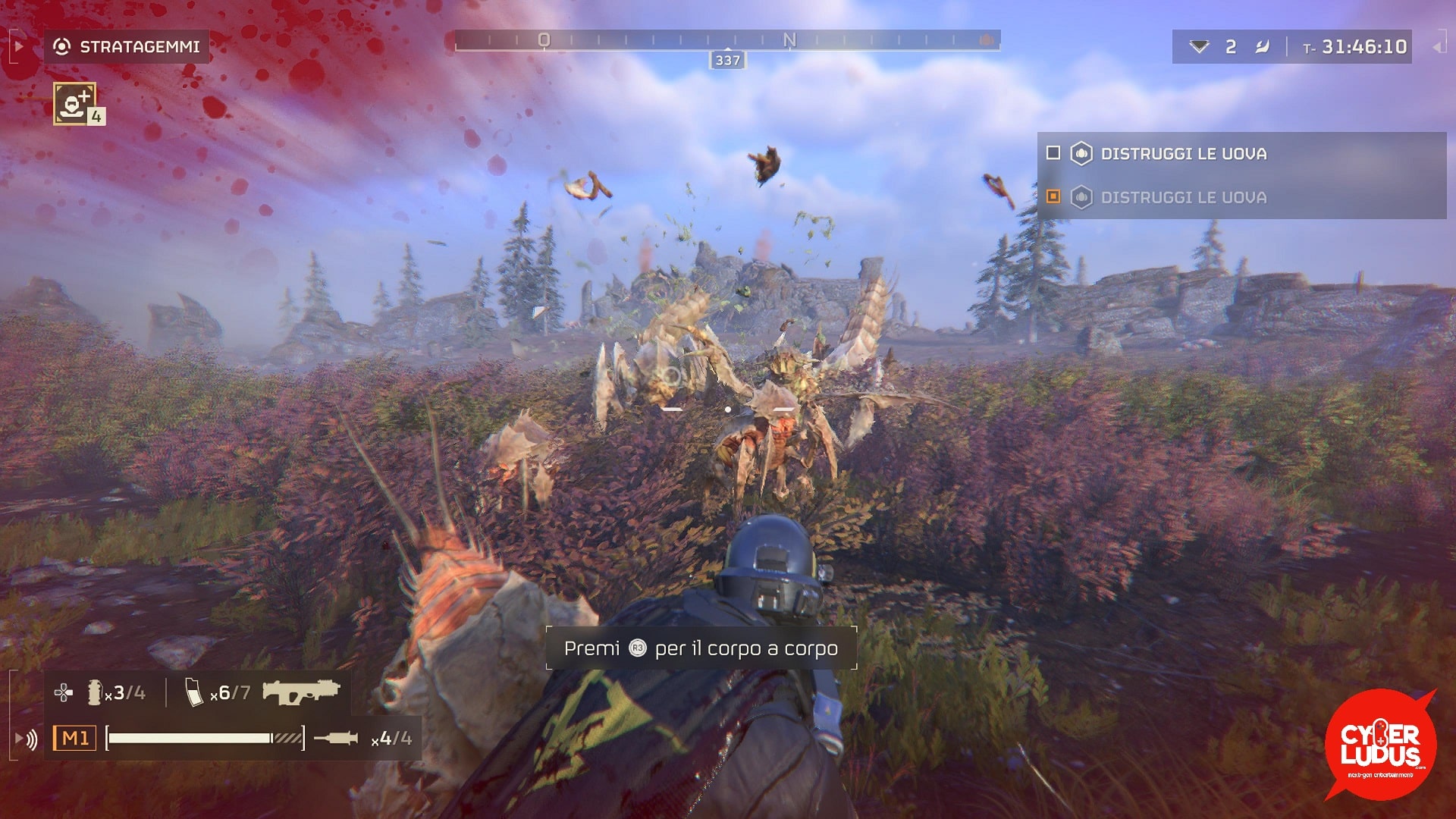Click the Stratagemmi hexagon icon
Image resolution: width=1456 pixels, height=819 pixels.
[62, 45]
